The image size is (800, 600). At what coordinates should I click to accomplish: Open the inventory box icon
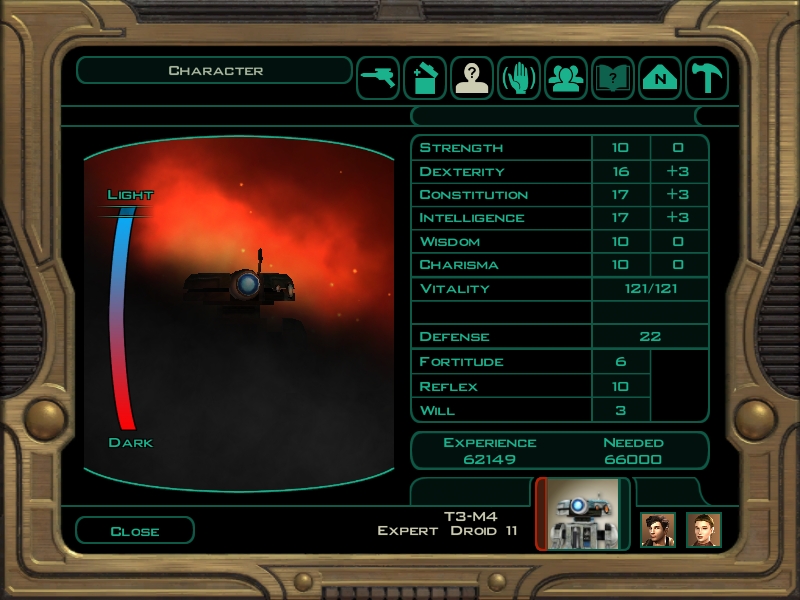(425, 78)
